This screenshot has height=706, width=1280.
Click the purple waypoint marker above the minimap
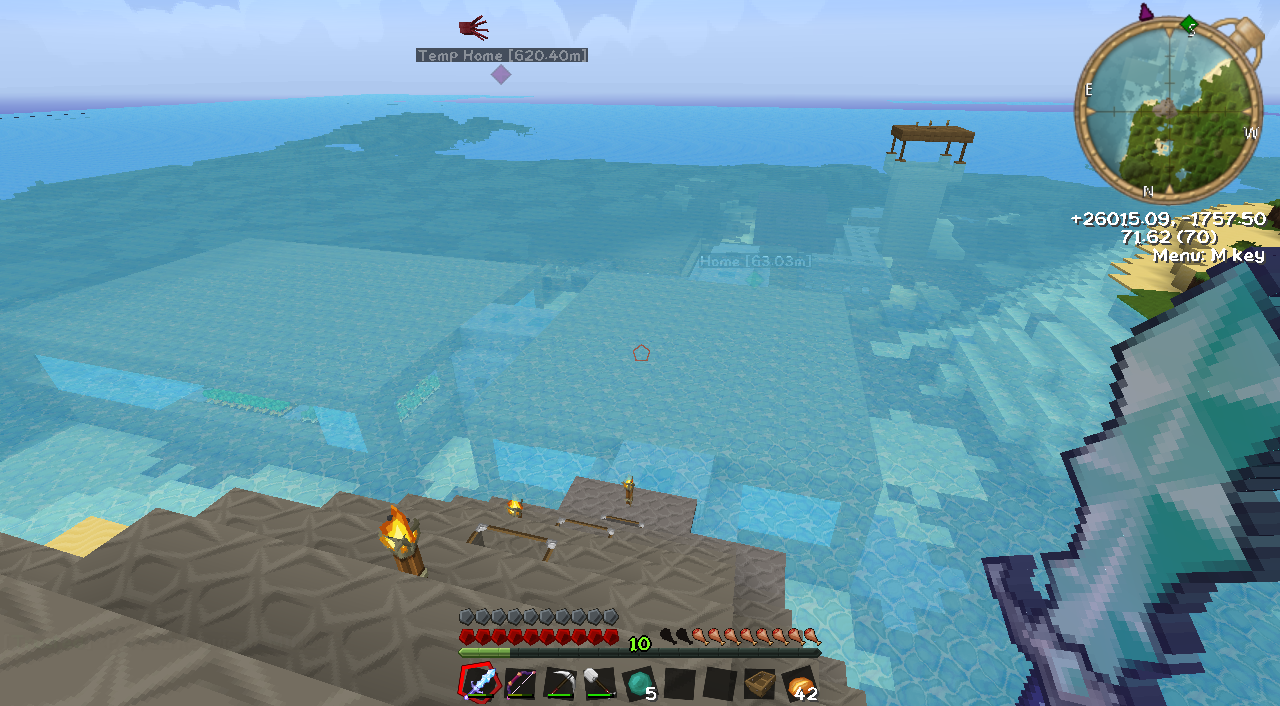(1146, 12)
